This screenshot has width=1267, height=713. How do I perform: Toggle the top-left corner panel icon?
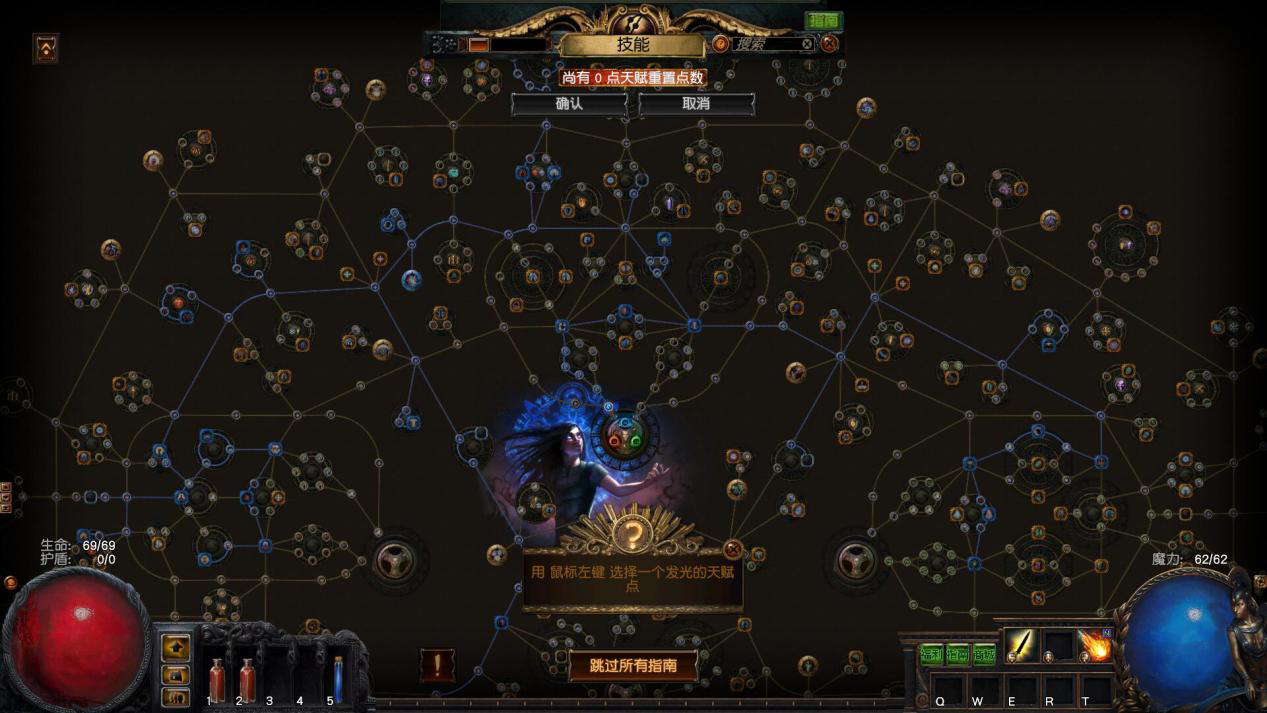pyautogui.click(x=46, y=47)
